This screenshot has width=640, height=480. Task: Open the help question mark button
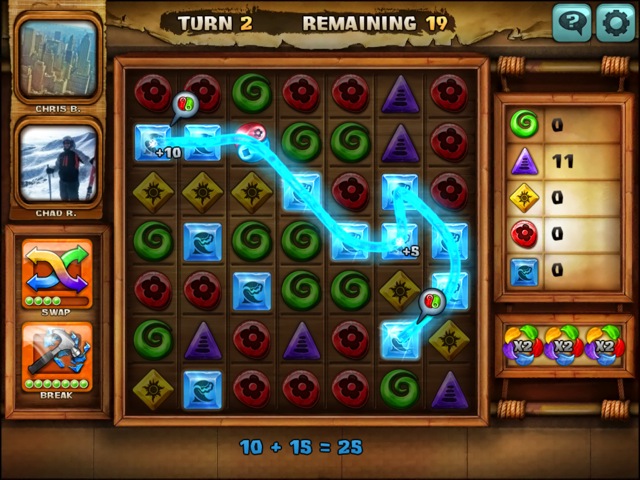571,22
